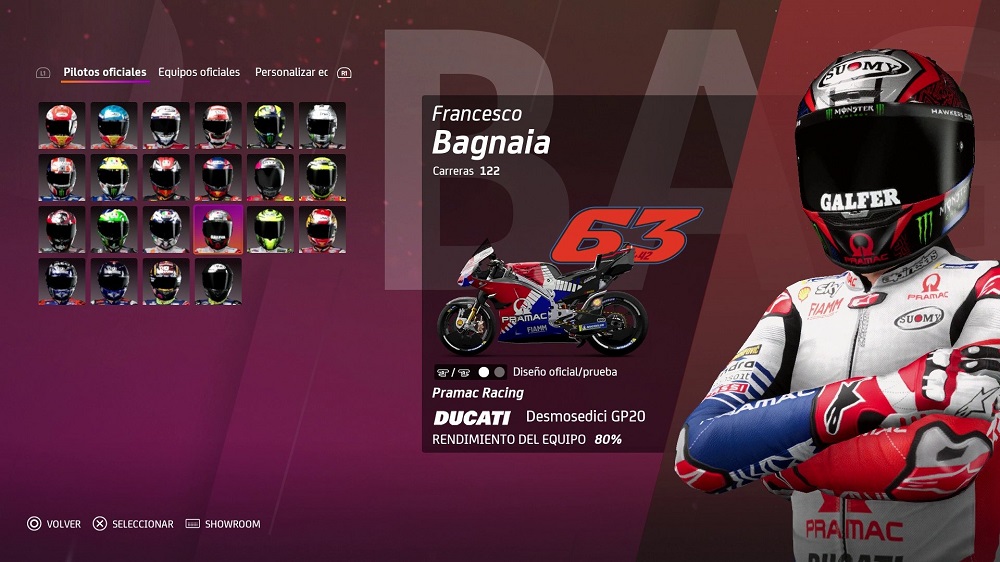This screenshot has width=1000, height=562.
Task: Select the light blue-topped helmet rider
Action: click(x=114, y=125)
